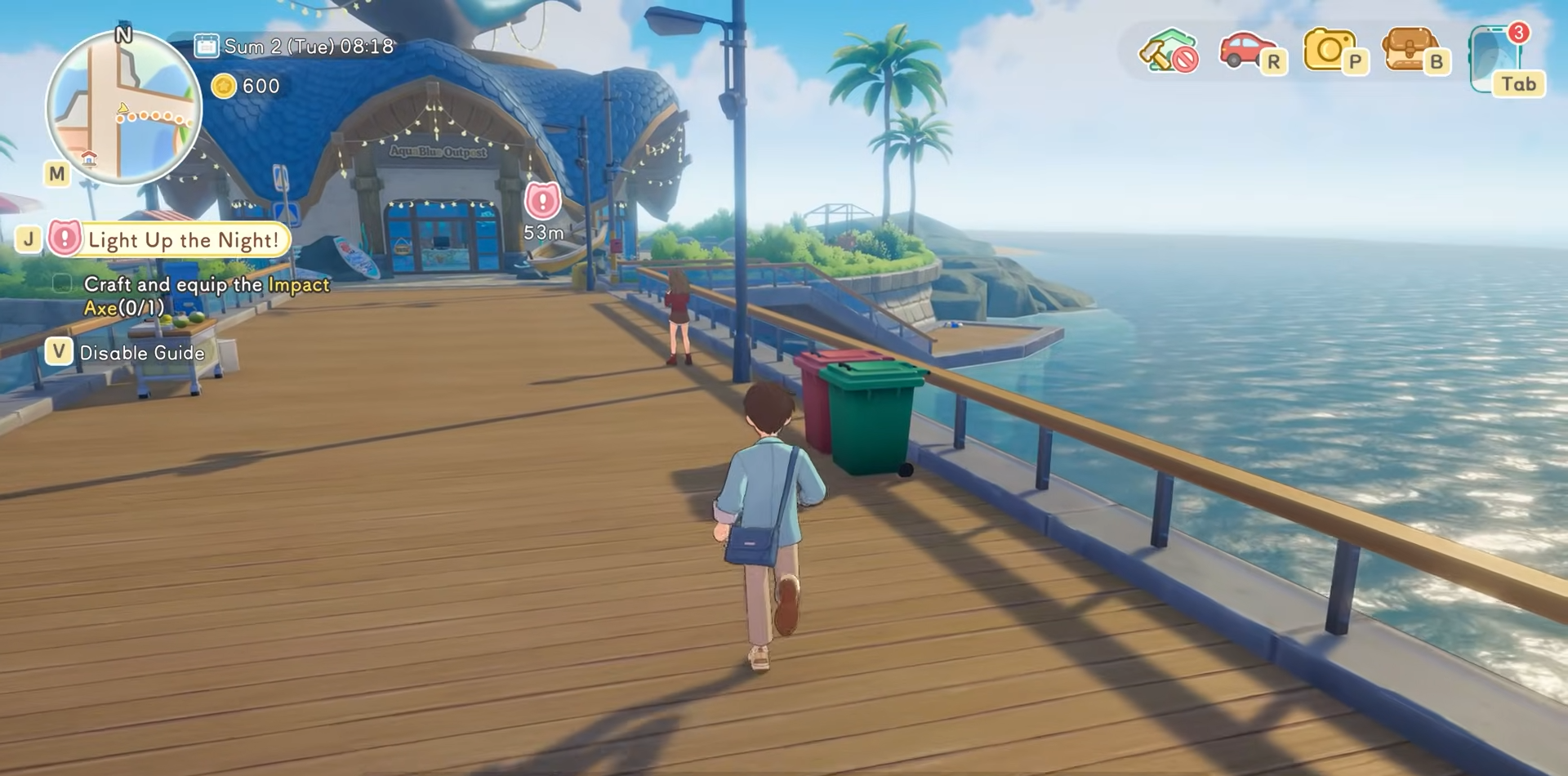Click the Disable Guide option
This screenshot has height=776, width=1568.
141,353
